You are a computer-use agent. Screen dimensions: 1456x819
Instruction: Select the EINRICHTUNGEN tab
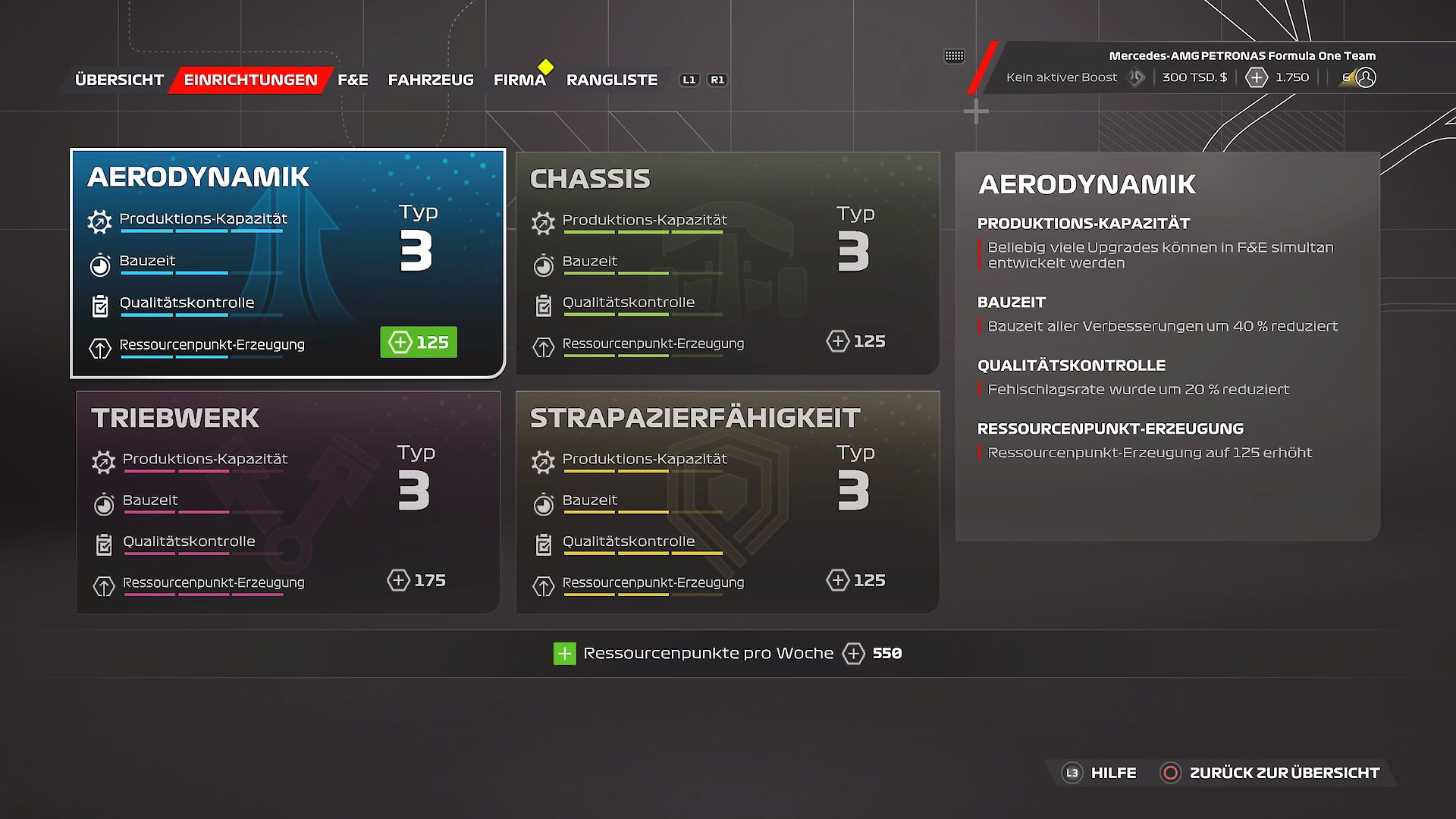(x=250, y=80)
